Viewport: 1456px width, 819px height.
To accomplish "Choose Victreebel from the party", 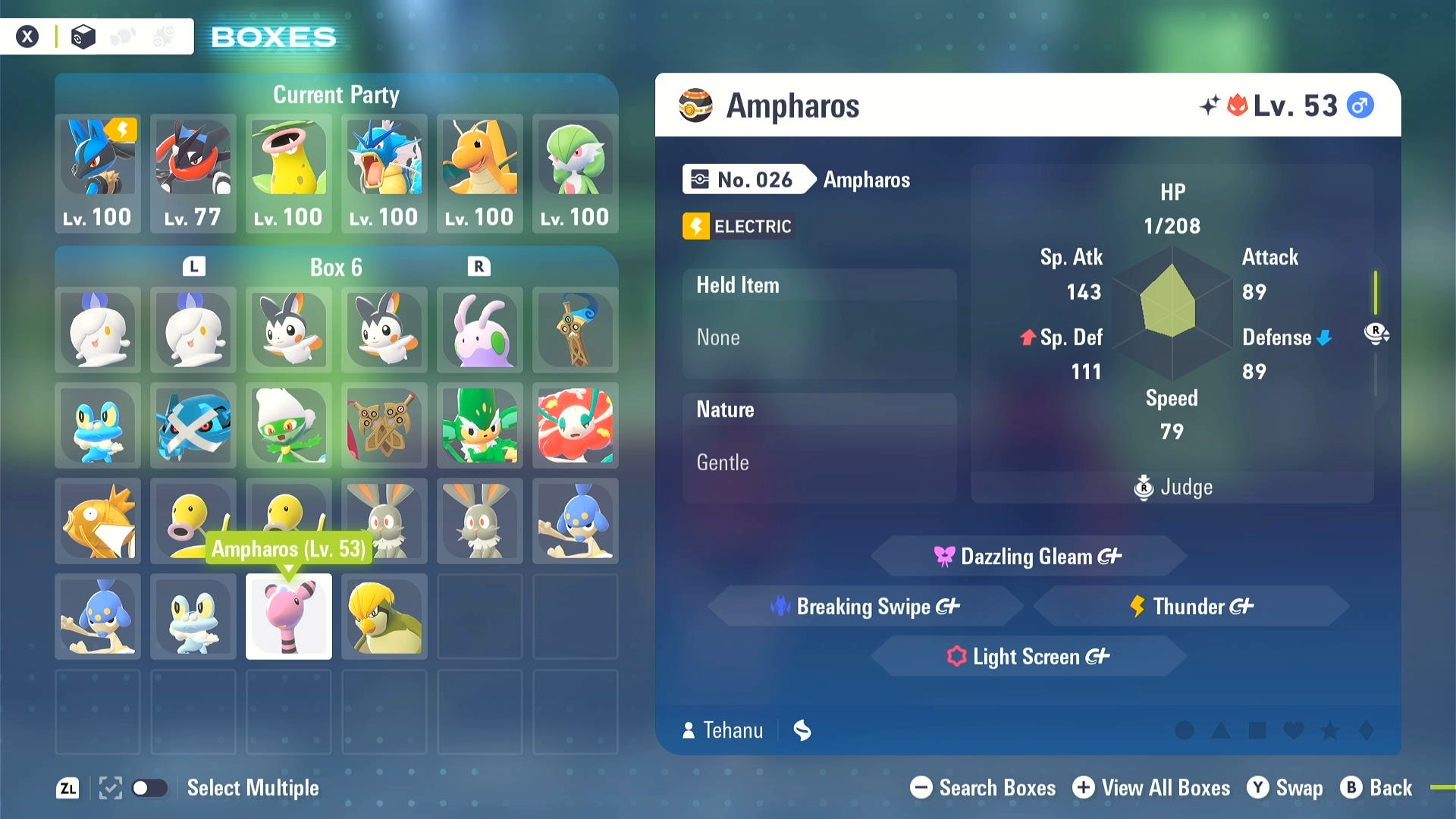I will [289, 173].
